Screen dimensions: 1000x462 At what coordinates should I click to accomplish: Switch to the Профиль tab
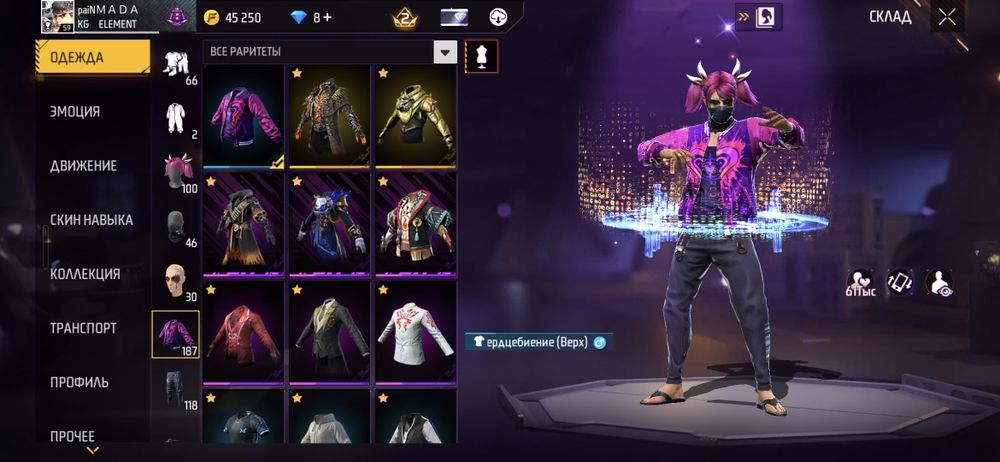coord(80,382)
